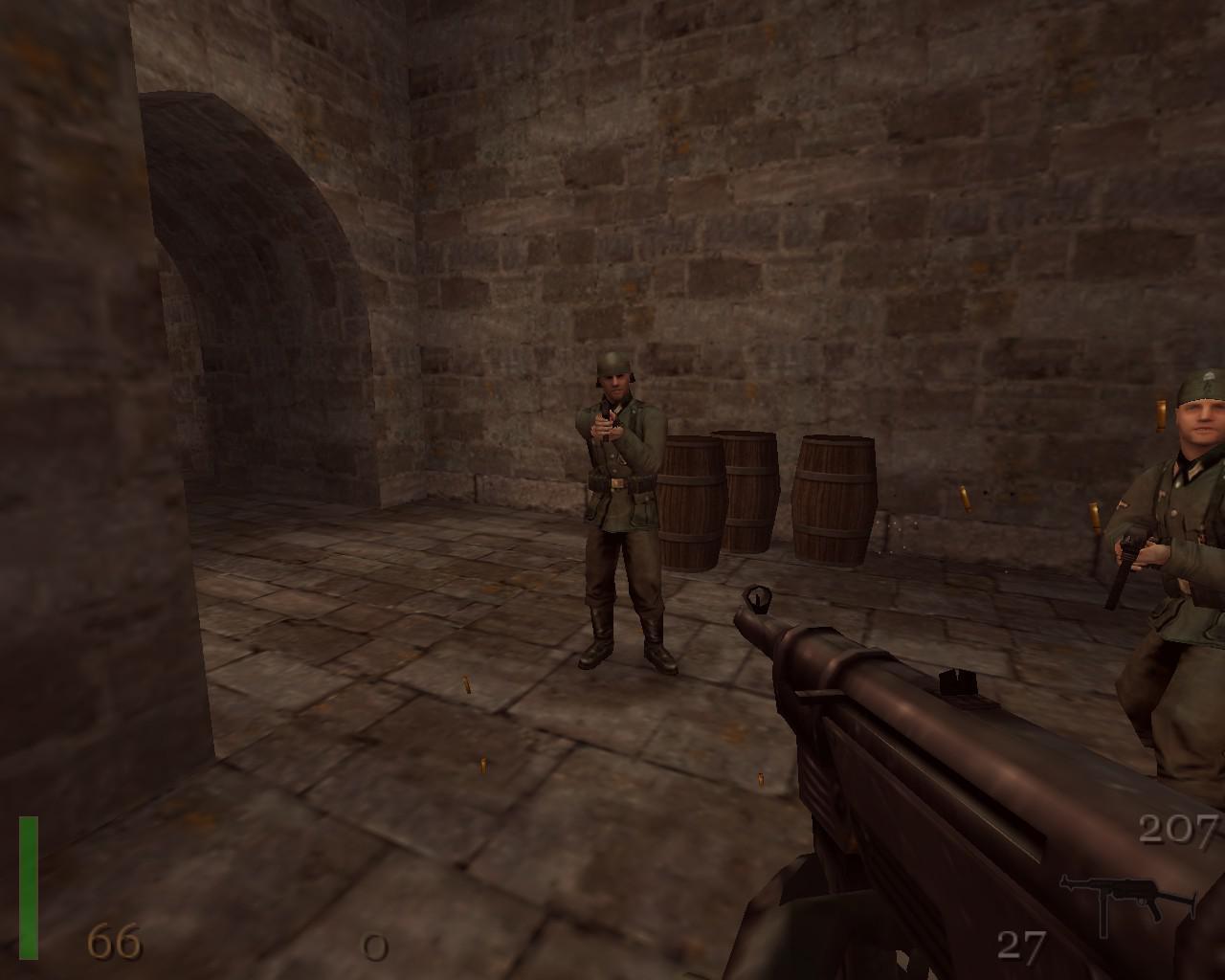Click the leftmost wooden barrel
Screen dimensions: 1225x980
(x=687, y=502)
